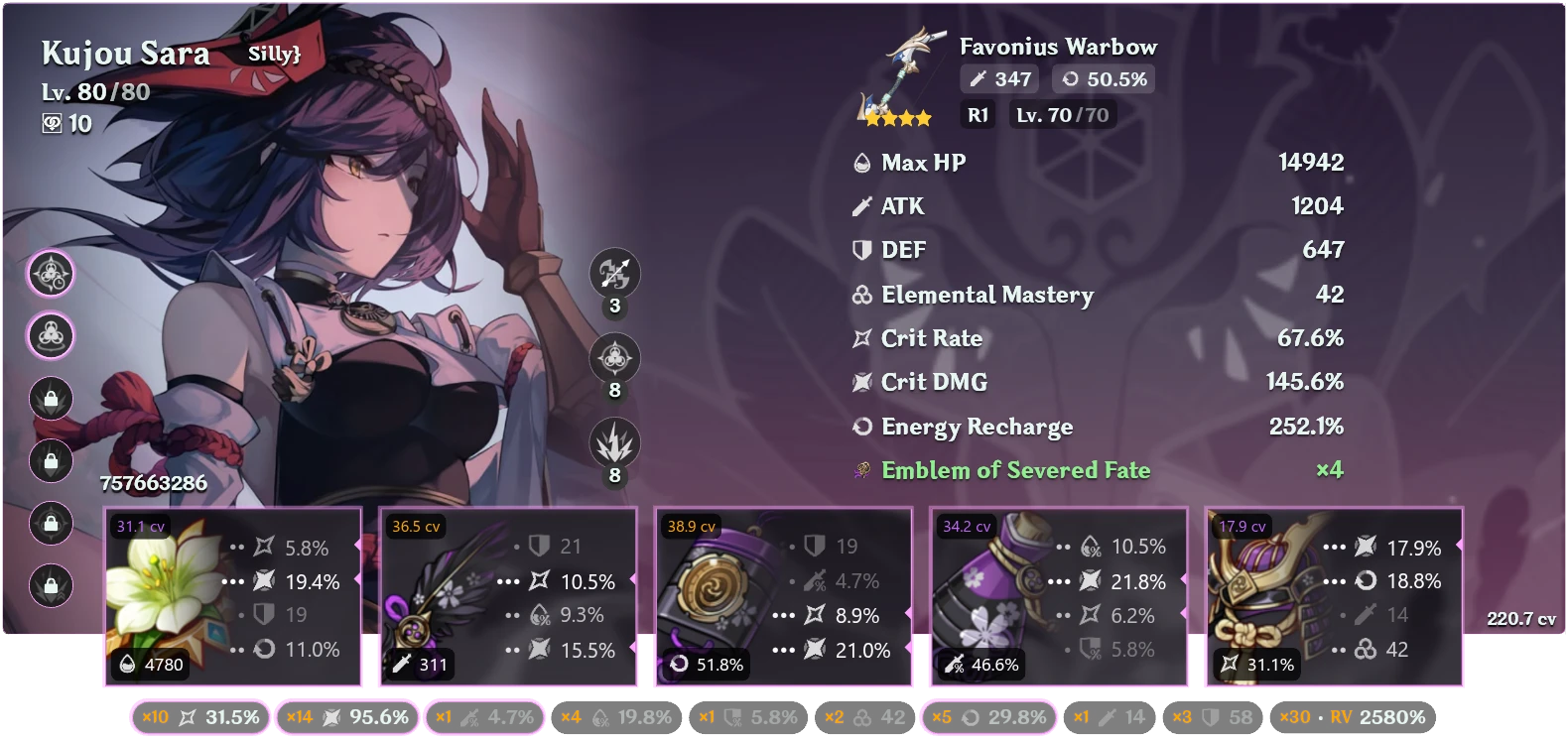Select the flower artifact with 4780 HP
Viewport: 1568px width, 741px height.
[x=232, y=595]
